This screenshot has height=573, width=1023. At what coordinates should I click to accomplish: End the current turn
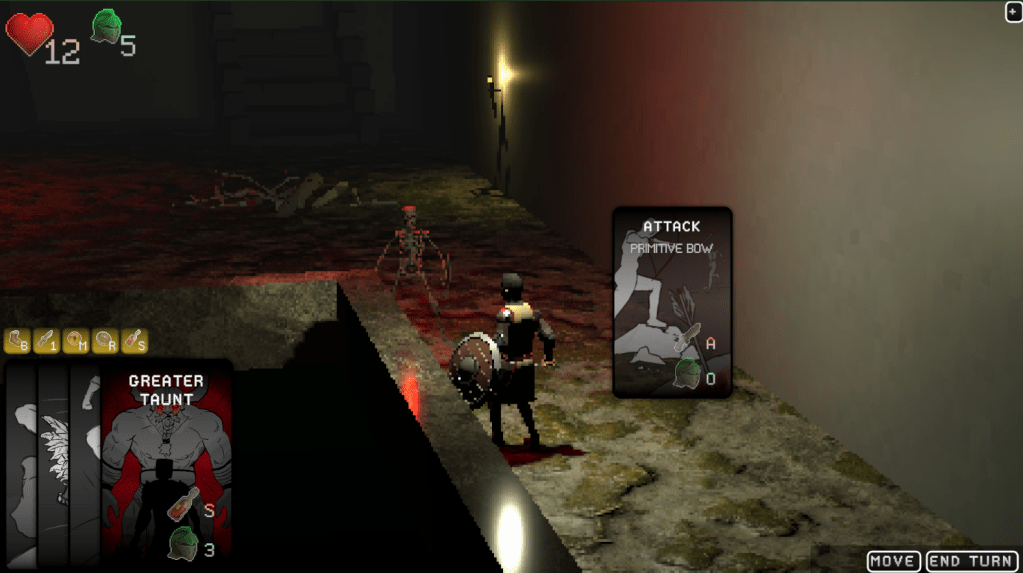970,561
